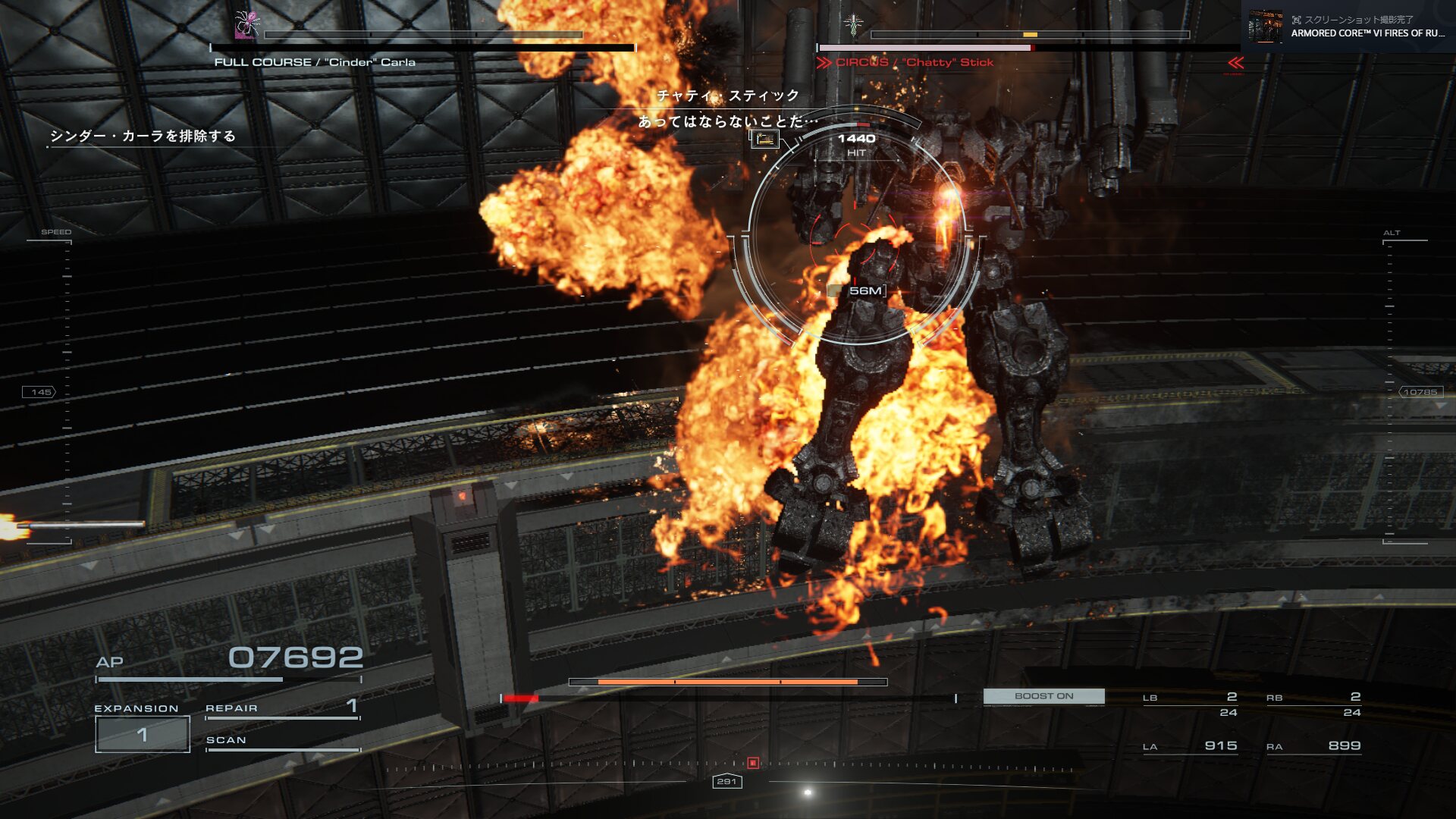Screen dimensions: 1456x819
Task: Activate the Expansion slot box
Action: coord(143,734)
